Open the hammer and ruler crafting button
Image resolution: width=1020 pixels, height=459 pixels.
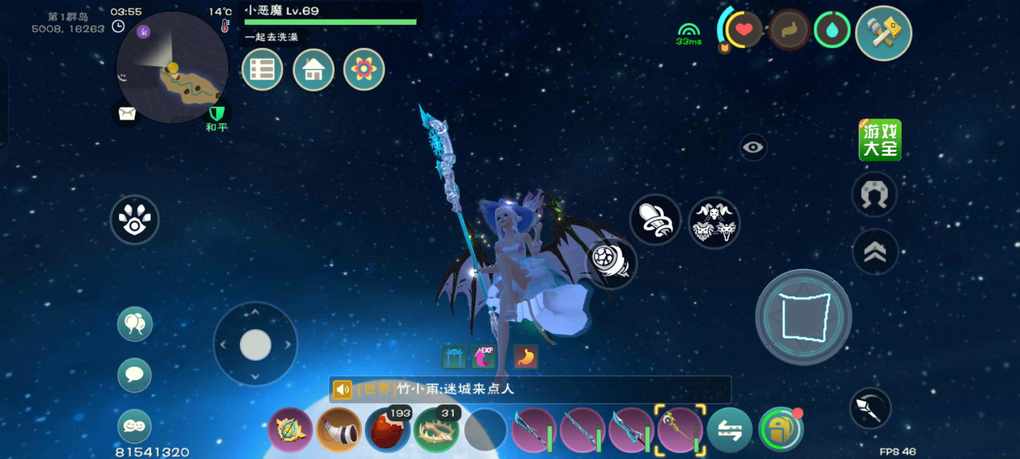tap(883, 33)
